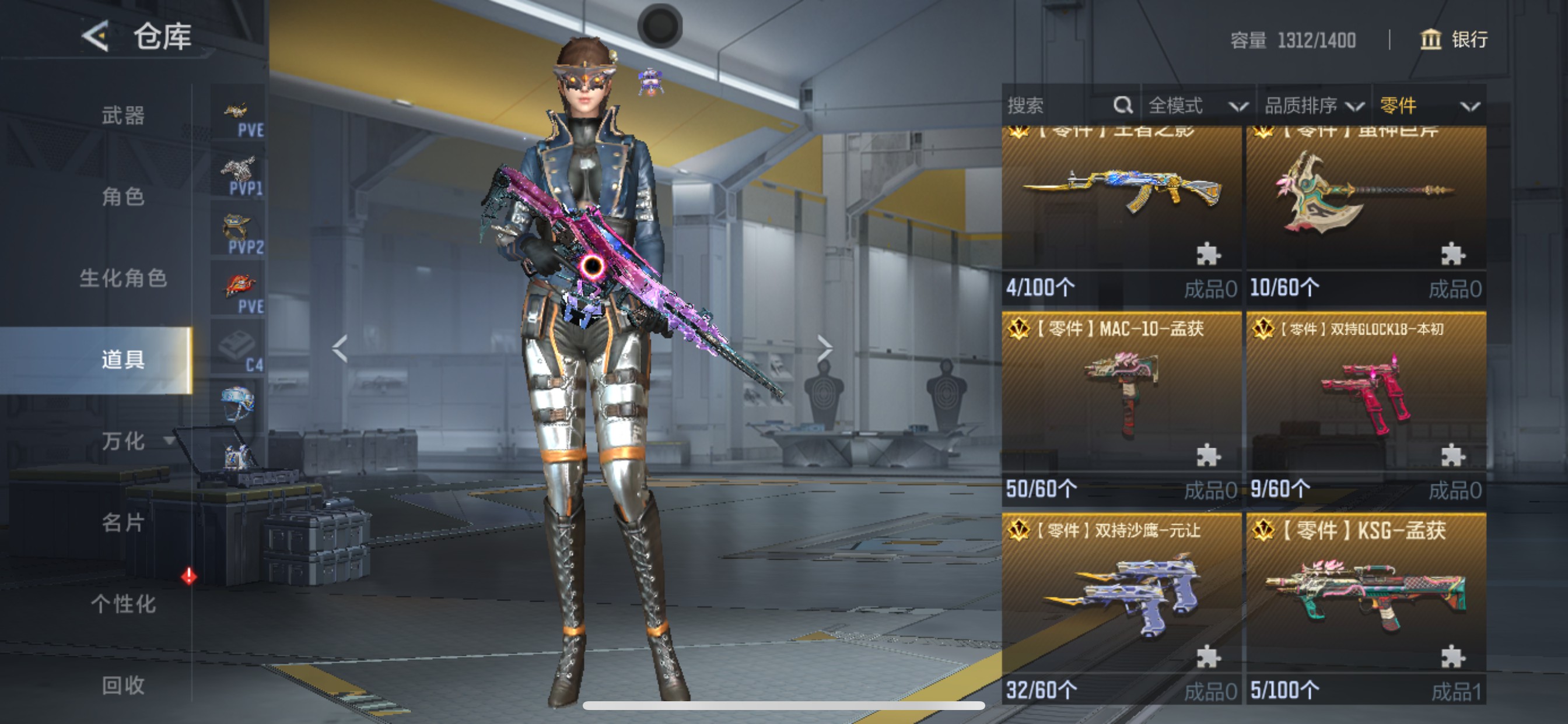
Task: Show the 名片 category
Action: [123, 522]
